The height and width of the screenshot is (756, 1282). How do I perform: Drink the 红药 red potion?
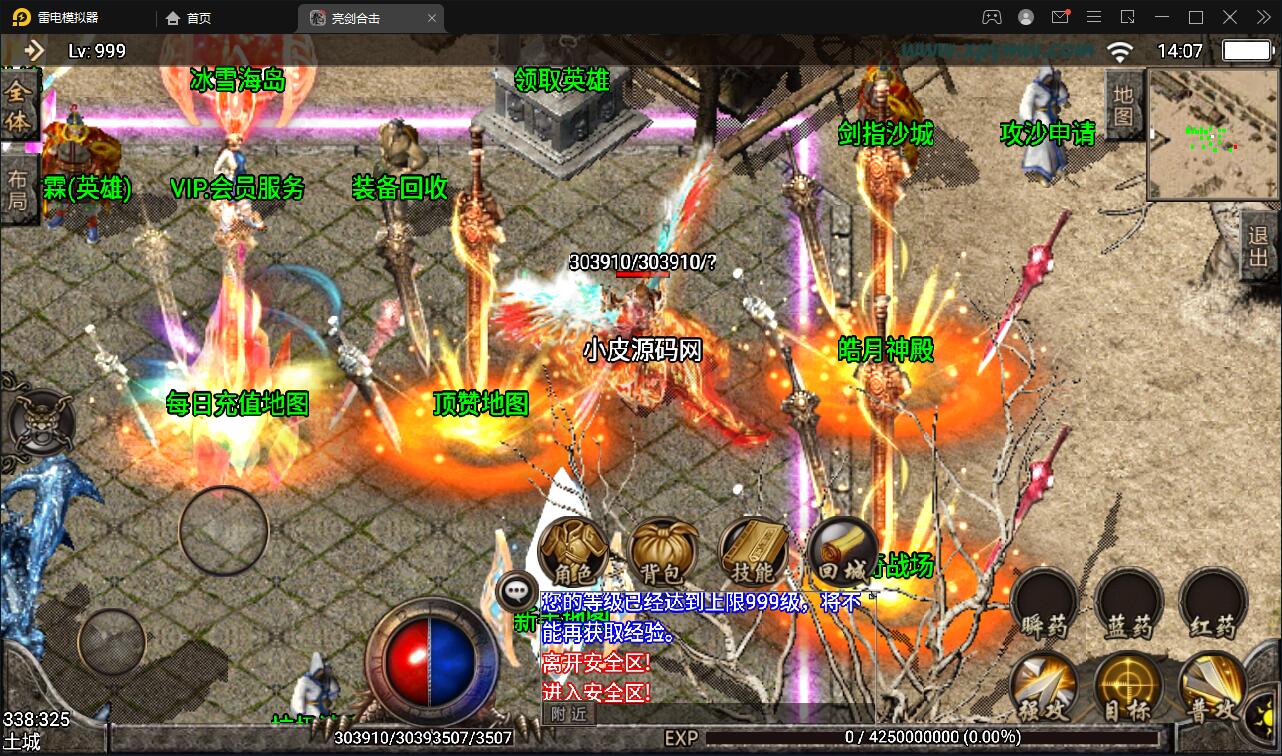pos(1210,600)
